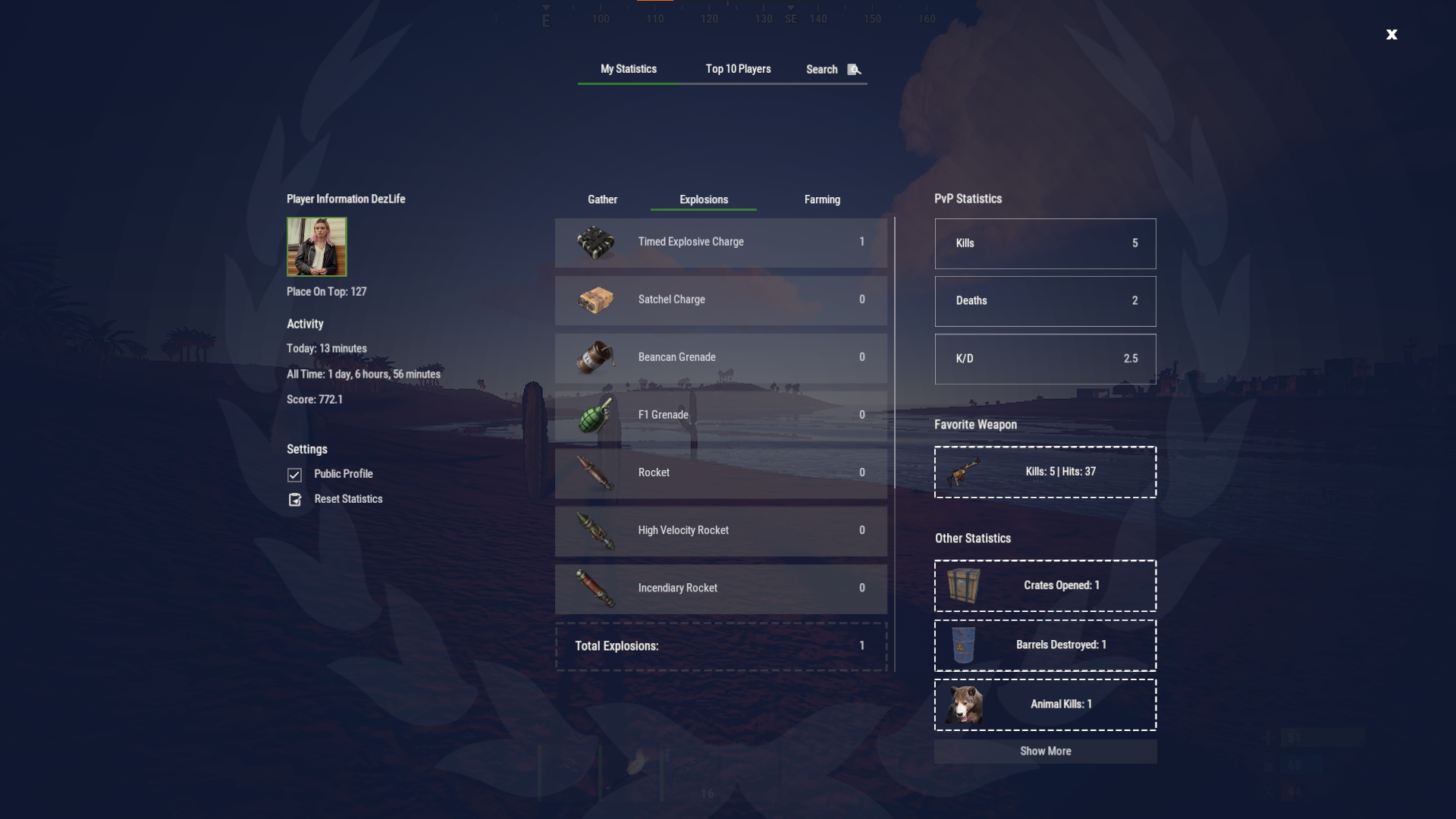Image resolution: width=1456 pixels, height=819 pixels.
Task: Toggle the Public Profile checkbox
Action: pos(295,475)
